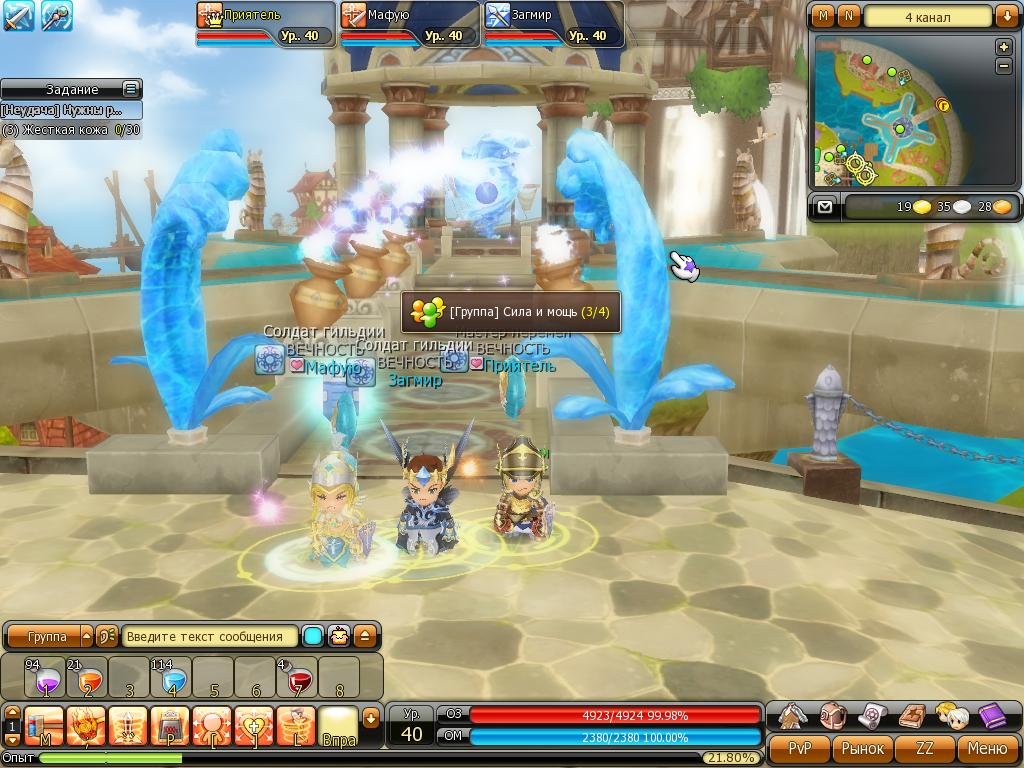Screen dimensions: 1024x768
Task: Zoom out the minimap with minus button
Action: (1004, 66)
